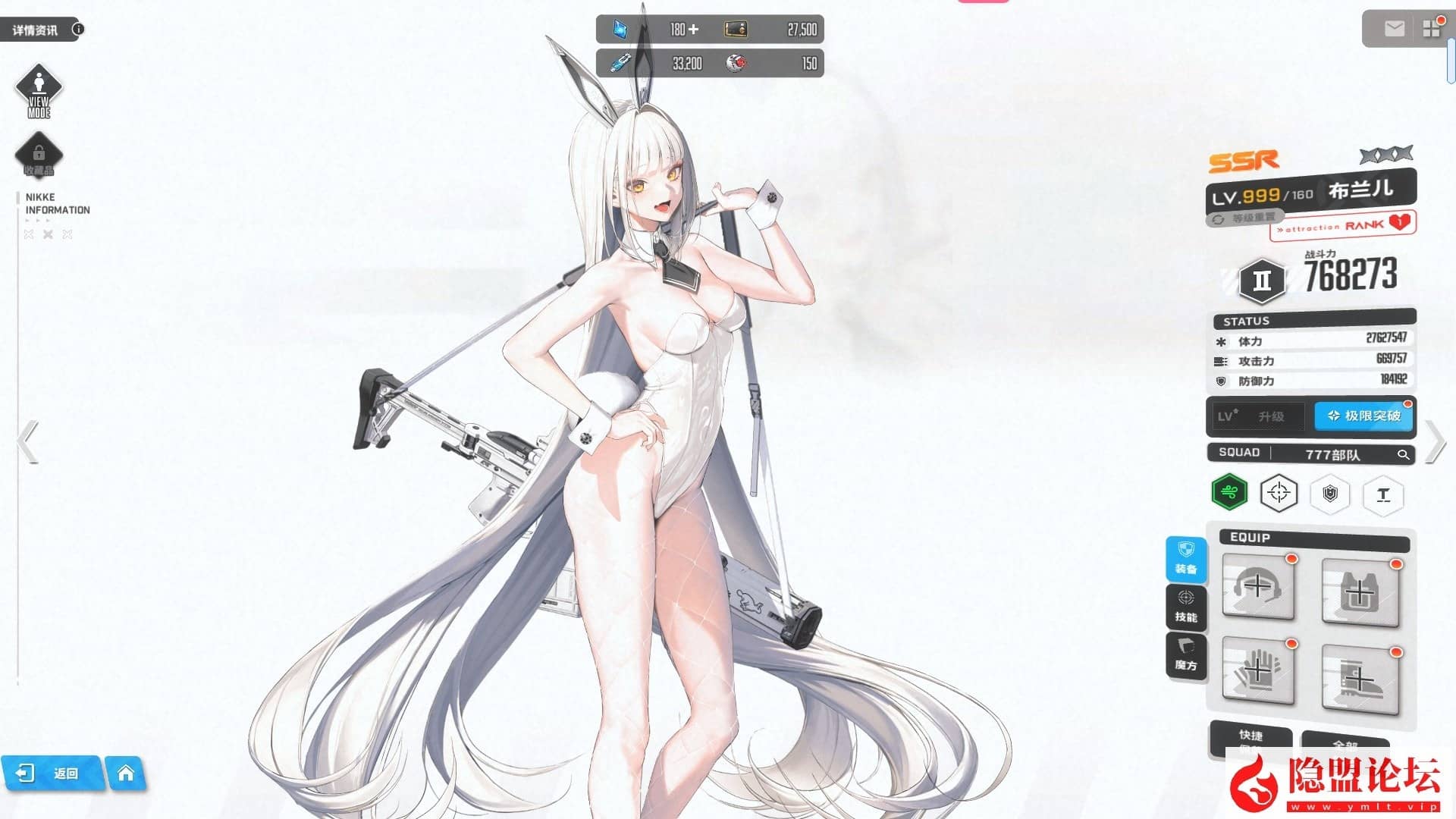Open the mail inbox icon
This screenshot has width=1456, height=819.
click(x=1394, y=29)
